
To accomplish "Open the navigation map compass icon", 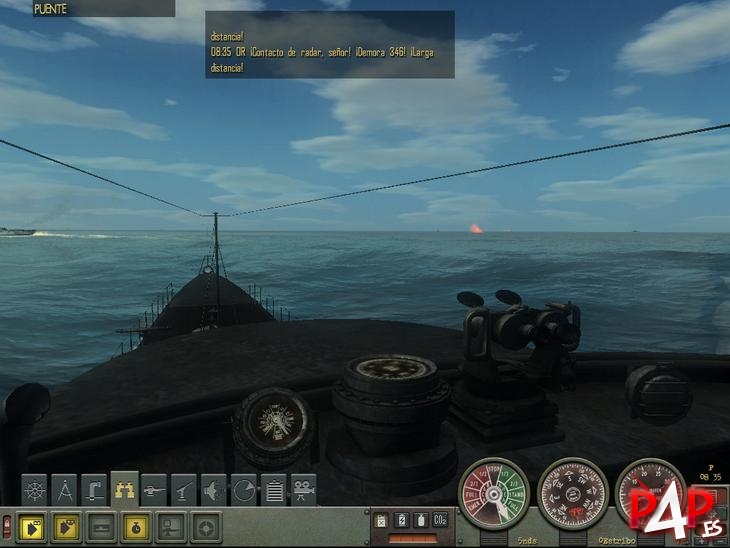I will click(x=65, y=489).
